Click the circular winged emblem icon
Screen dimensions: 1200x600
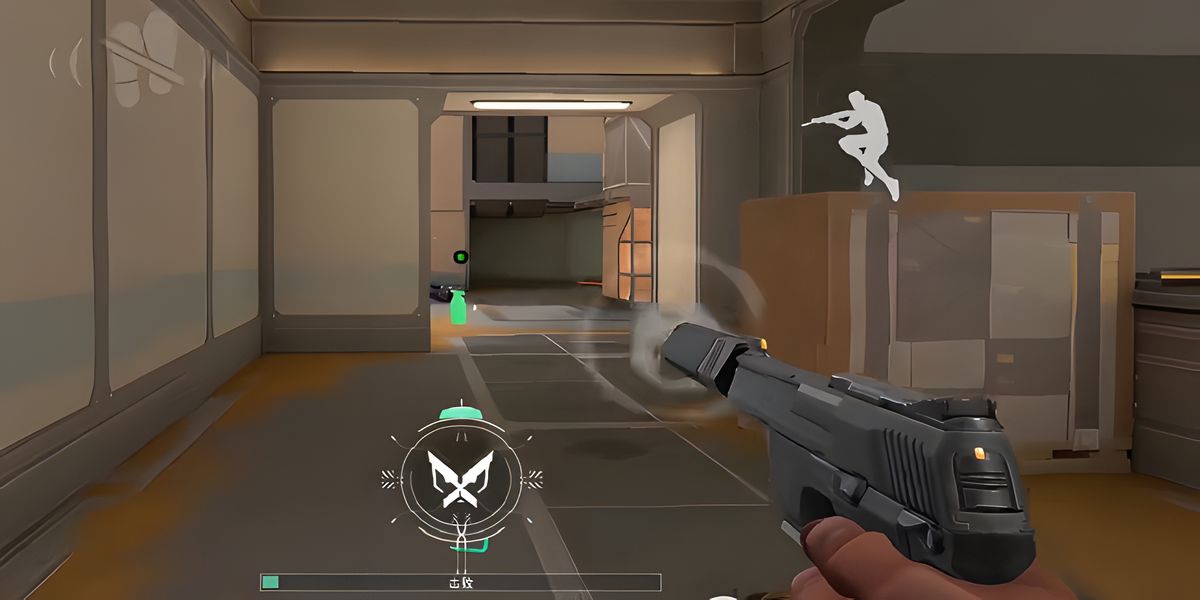coord(460,479)
